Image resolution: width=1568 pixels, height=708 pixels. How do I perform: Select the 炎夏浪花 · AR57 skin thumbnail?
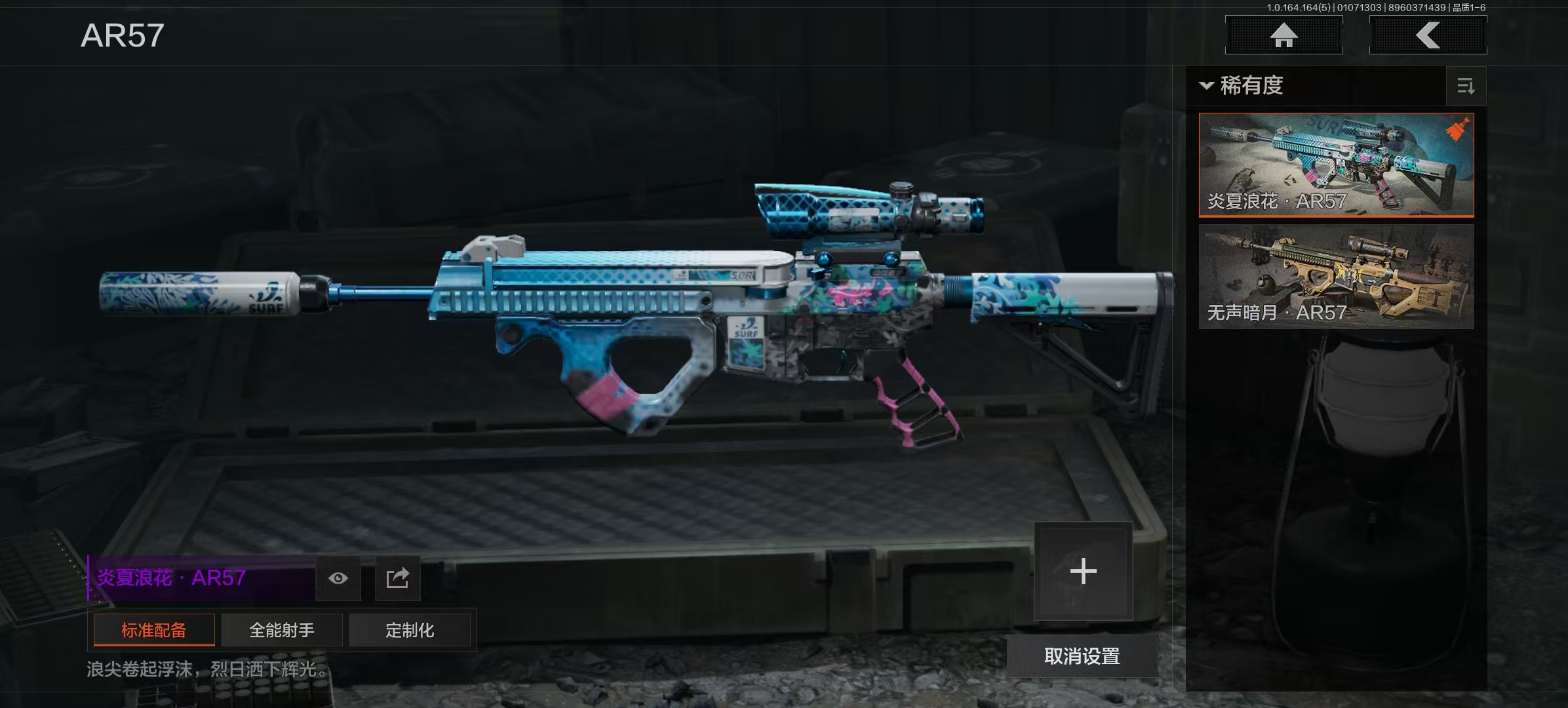click(1336, 165)
